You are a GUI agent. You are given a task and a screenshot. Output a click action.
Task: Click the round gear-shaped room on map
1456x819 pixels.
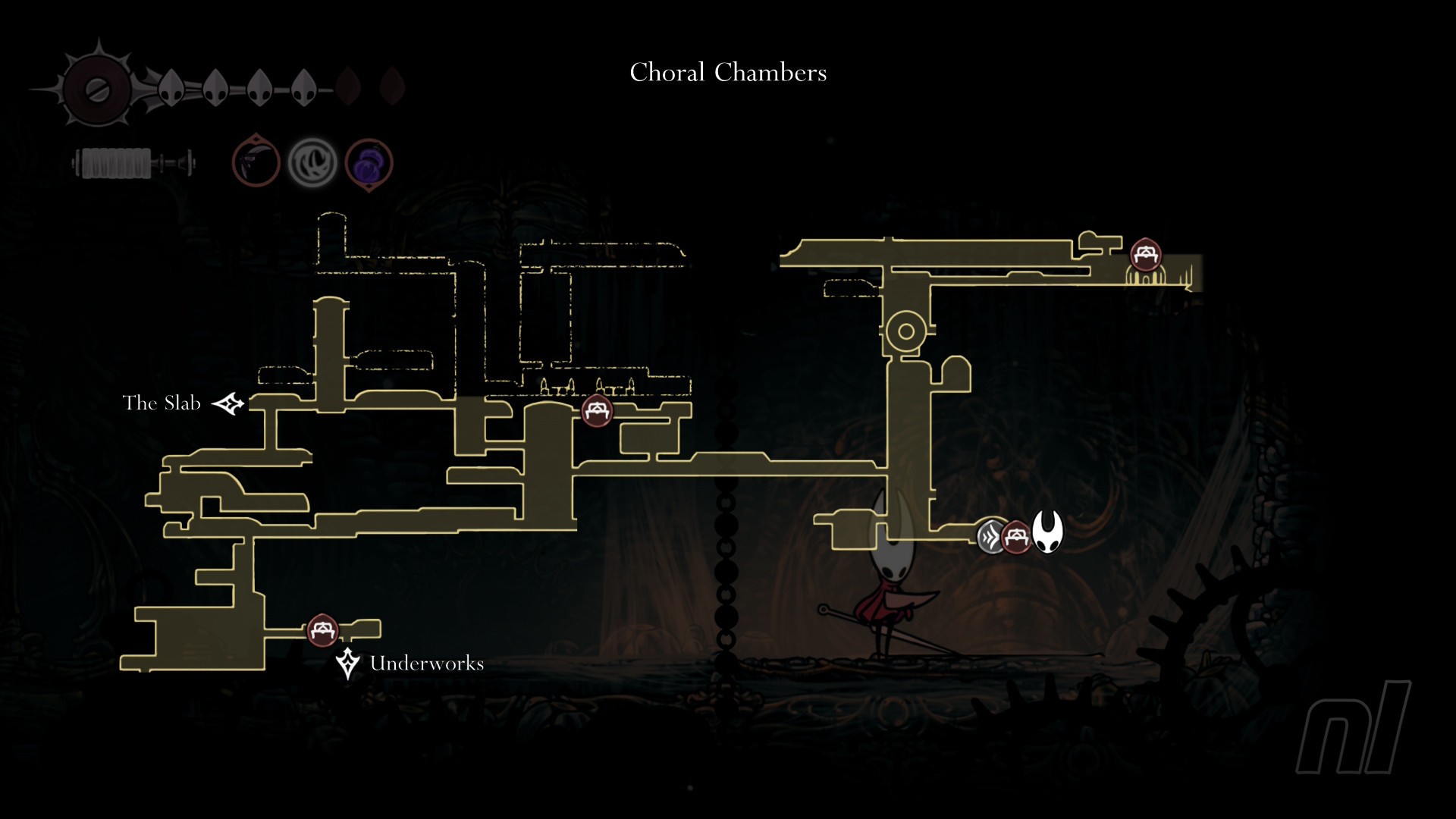pos(905,331)
